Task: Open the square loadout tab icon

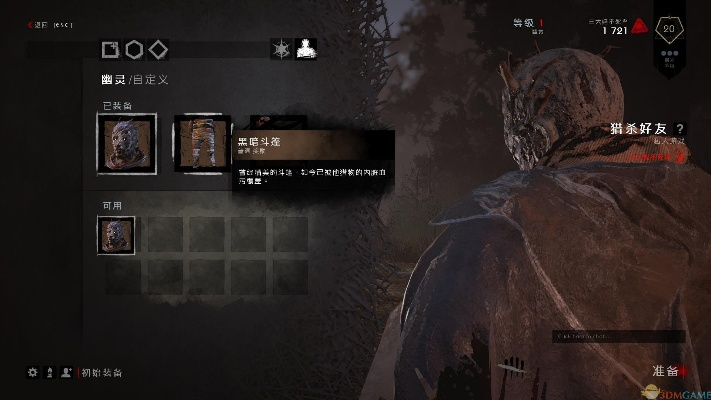Action: tap(111, 49)
